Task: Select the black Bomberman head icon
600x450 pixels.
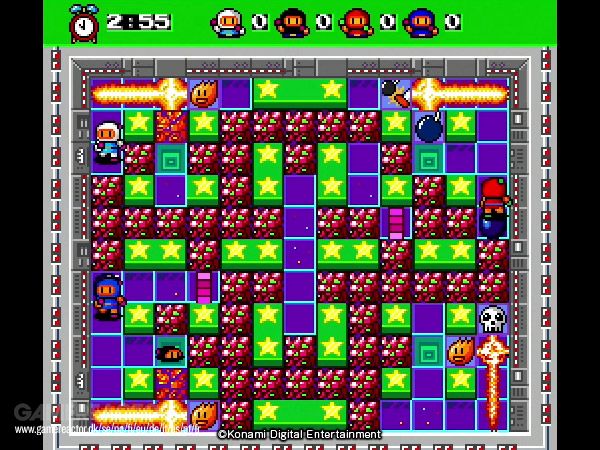Action: (x=291, y=22)
